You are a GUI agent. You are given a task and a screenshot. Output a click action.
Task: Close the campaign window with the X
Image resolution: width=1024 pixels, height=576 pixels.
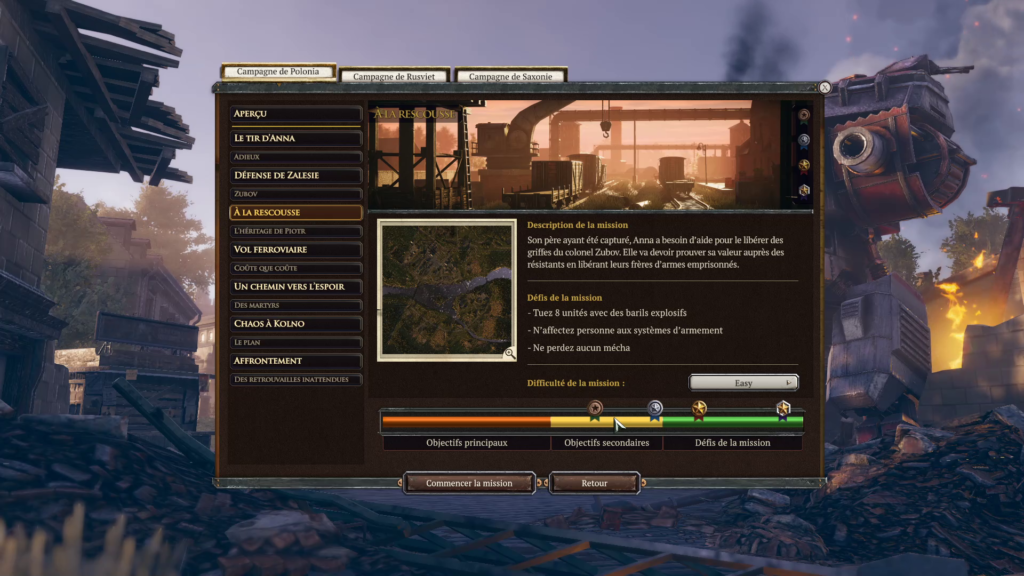pyautogui.click(x=824, y=88)
